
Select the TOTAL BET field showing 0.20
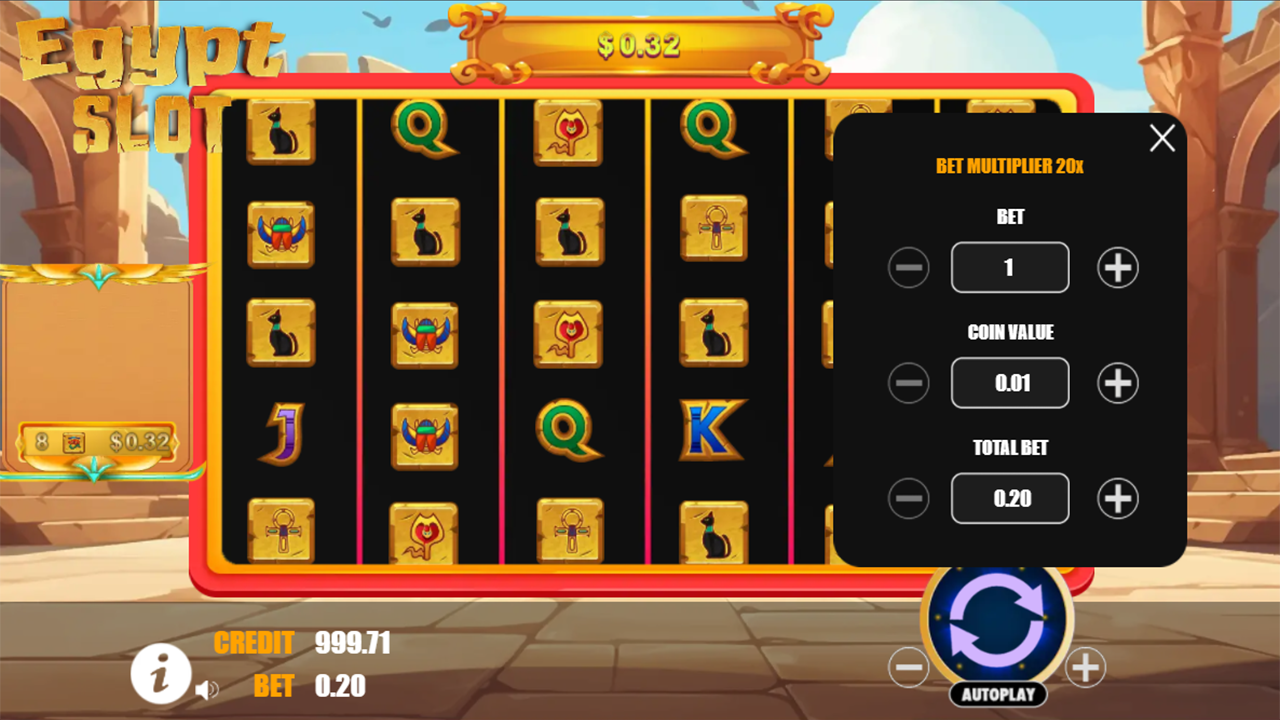coord(1010,498)
